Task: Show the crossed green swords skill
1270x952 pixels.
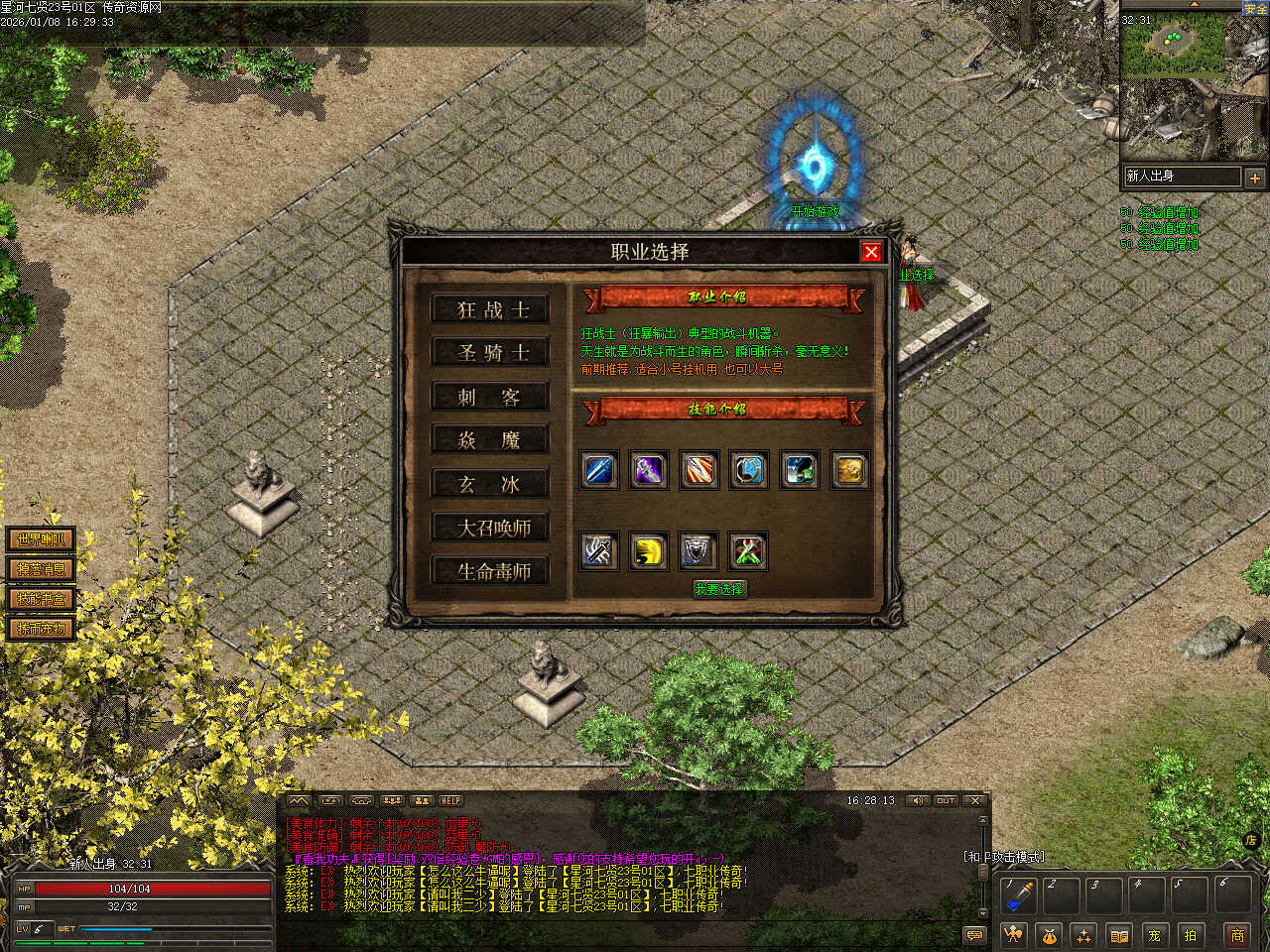Action: point(749,551)
